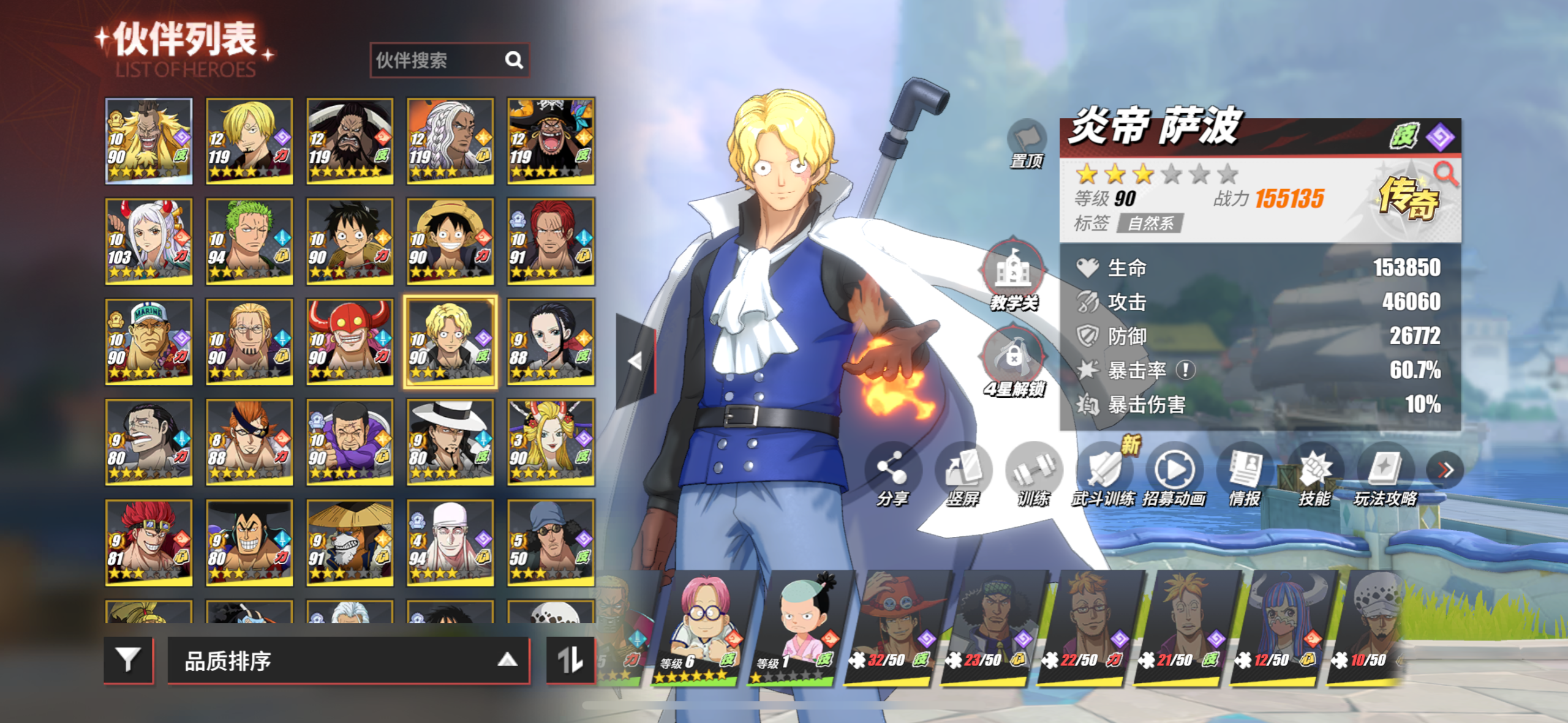Share the hero with 分享 button

[892, 474]
